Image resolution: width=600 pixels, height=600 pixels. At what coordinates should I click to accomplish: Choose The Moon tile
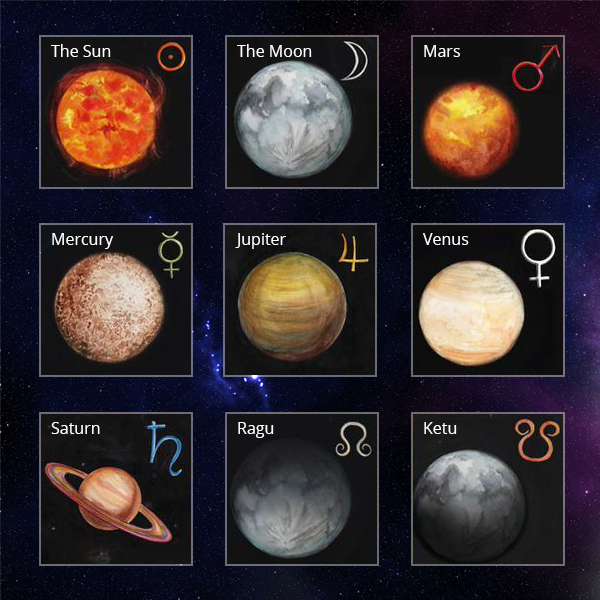pyautogui.click(x=301, y=112)
